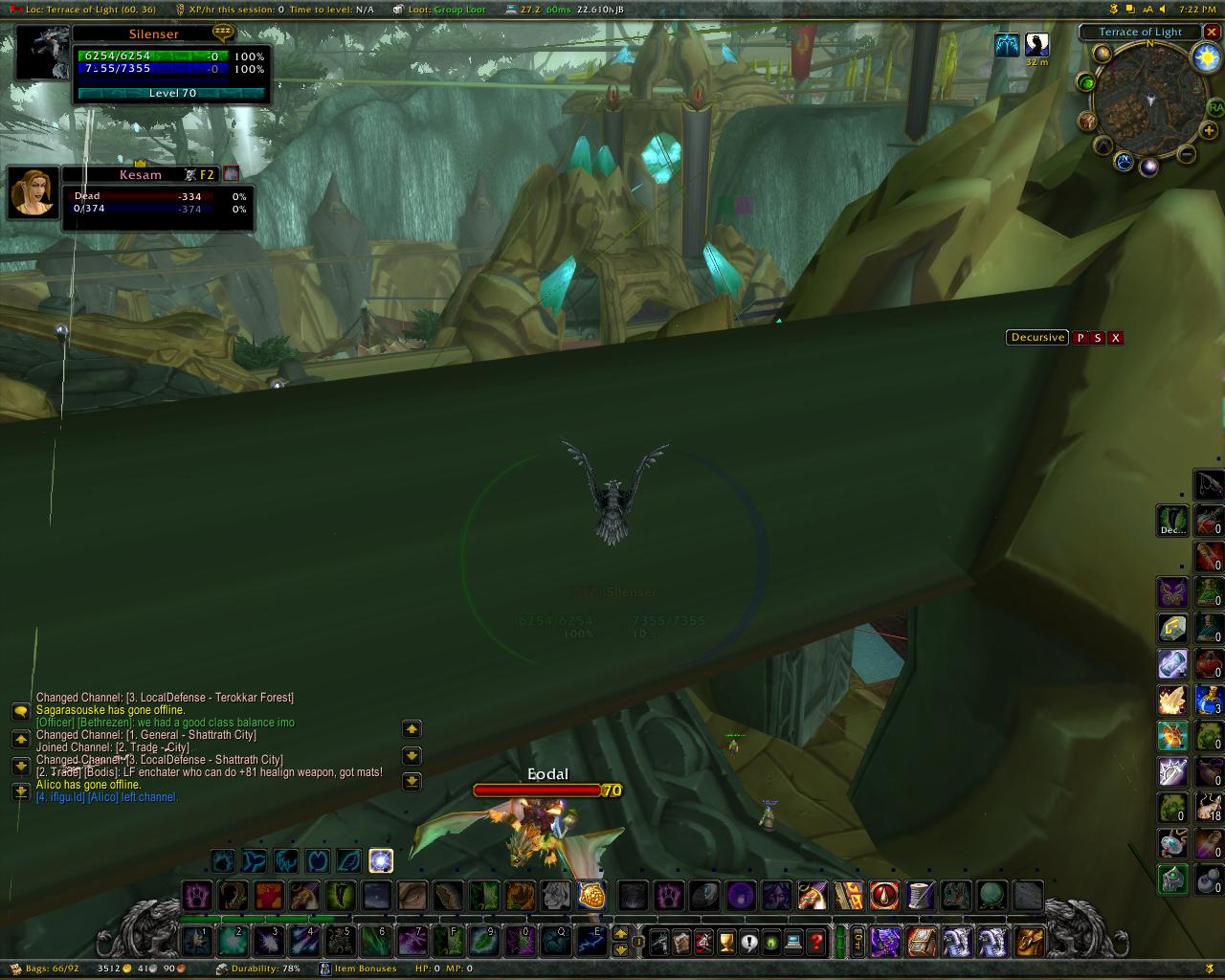Image resolution: width=1225 pixels, height=980 pixels.
Task: Click Decursive's P button
Action: [x=1080, y=338]
